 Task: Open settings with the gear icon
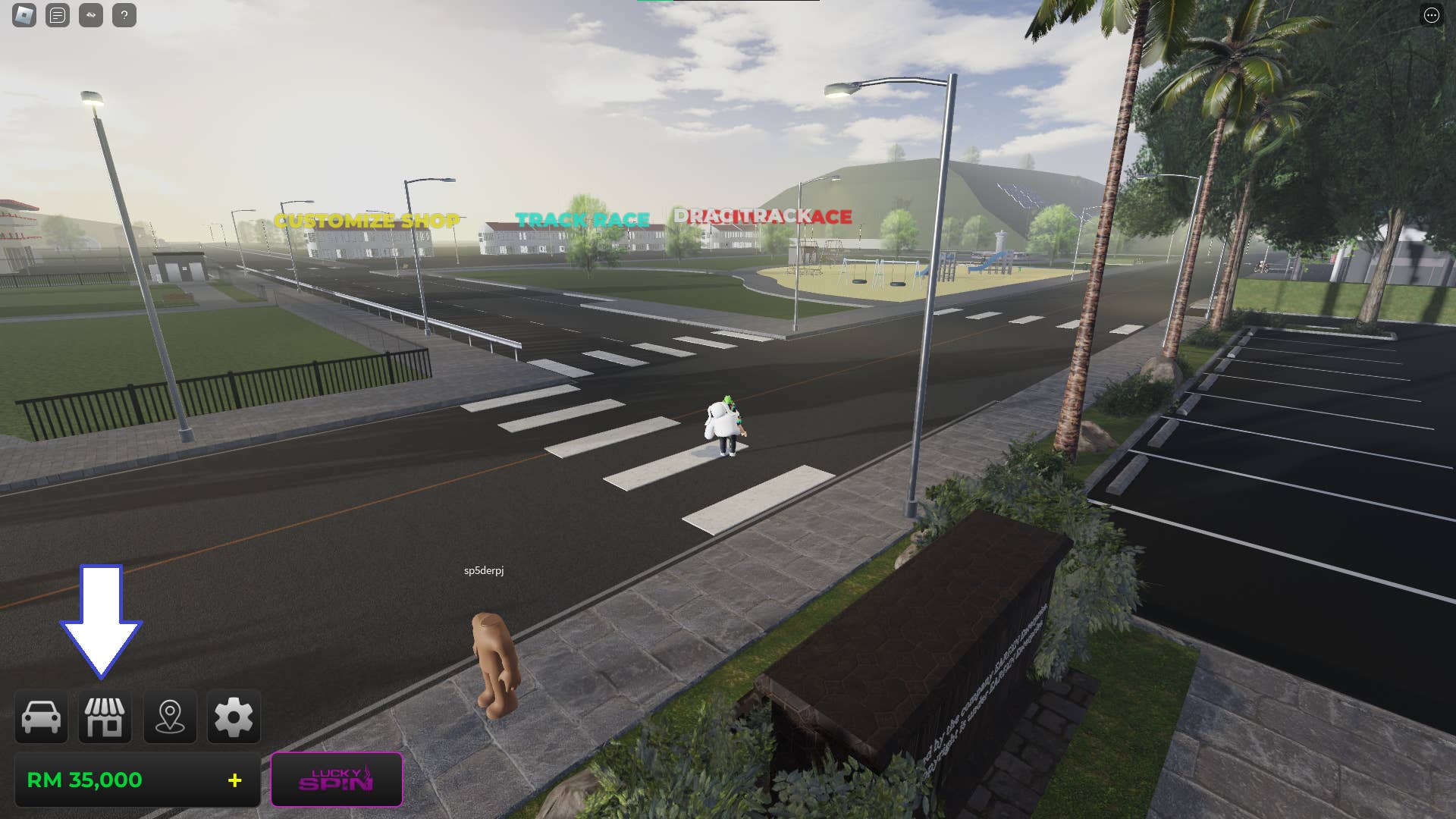click(234, 717)
